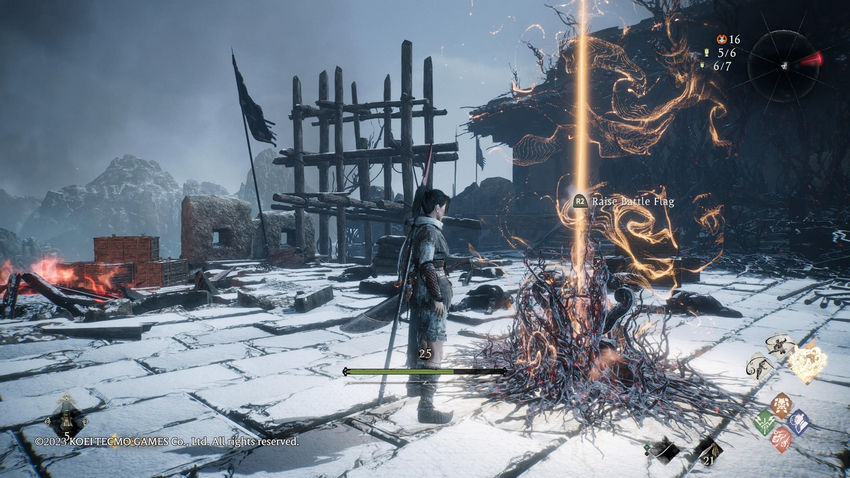Select the ranged weapon slot with 21 ammo
850x478 pixels.
click(708, 450)
